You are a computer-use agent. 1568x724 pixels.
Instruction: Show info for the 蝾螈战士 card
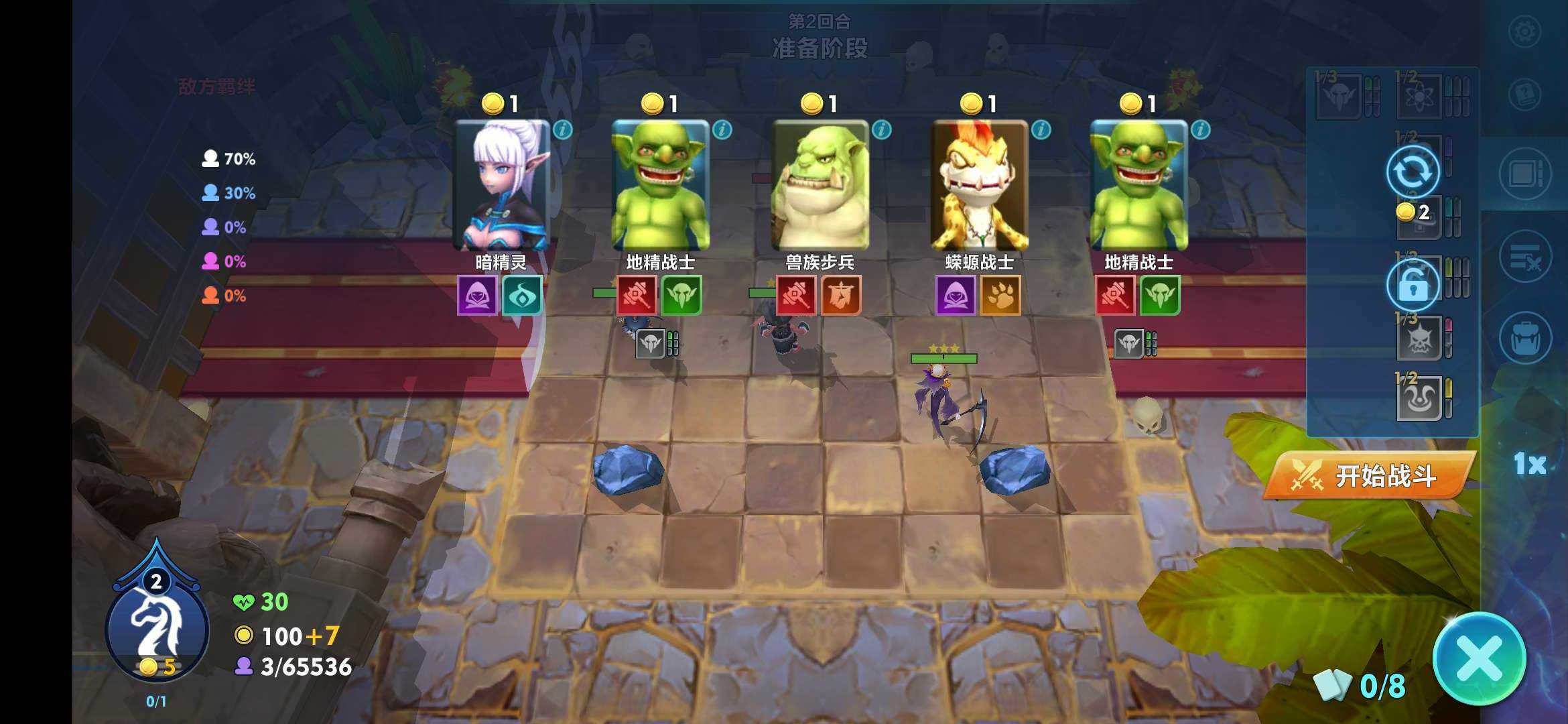(1041, 130)
